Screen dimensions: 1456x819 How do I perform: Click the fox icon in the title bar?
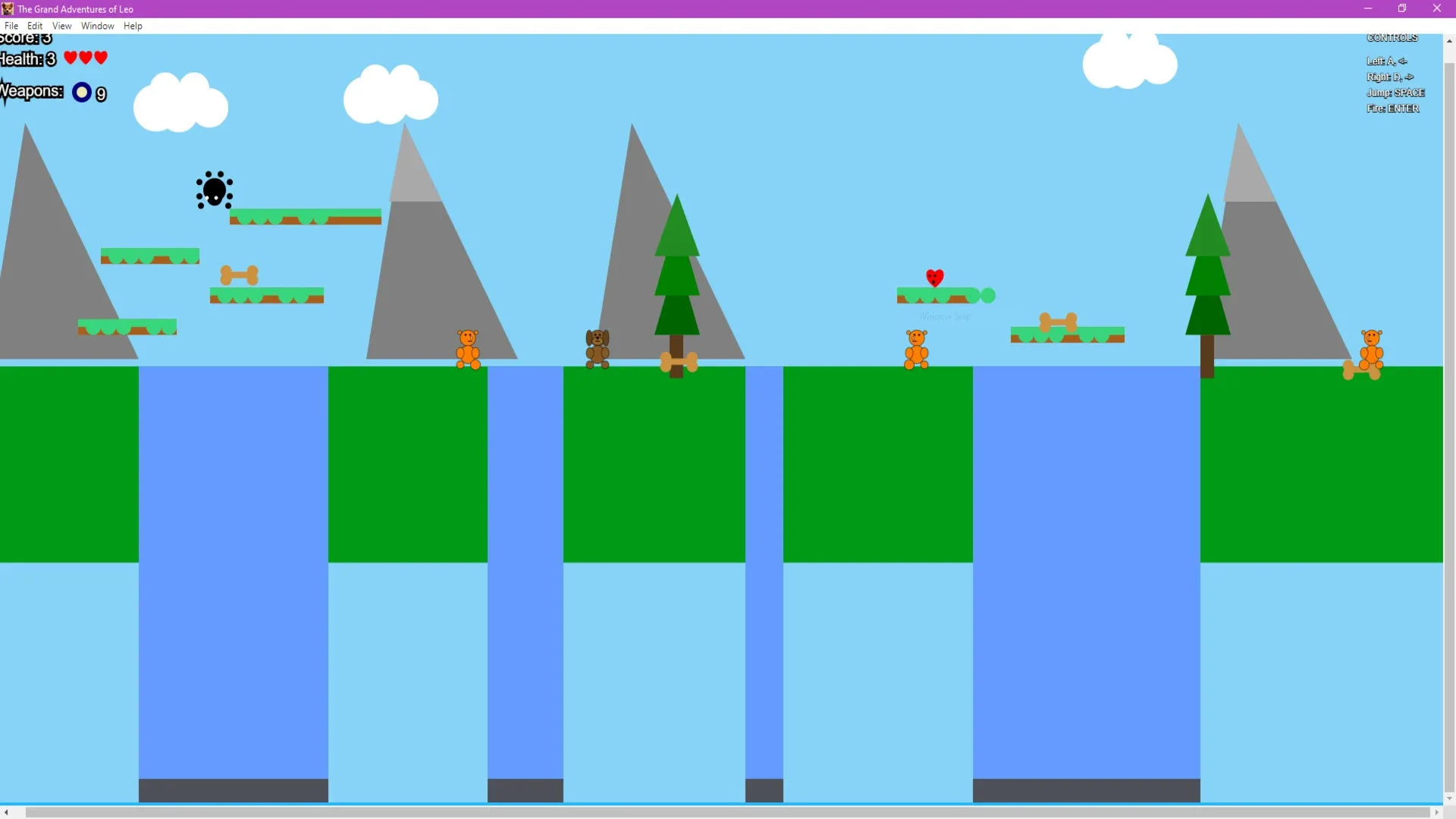(8, 8)
